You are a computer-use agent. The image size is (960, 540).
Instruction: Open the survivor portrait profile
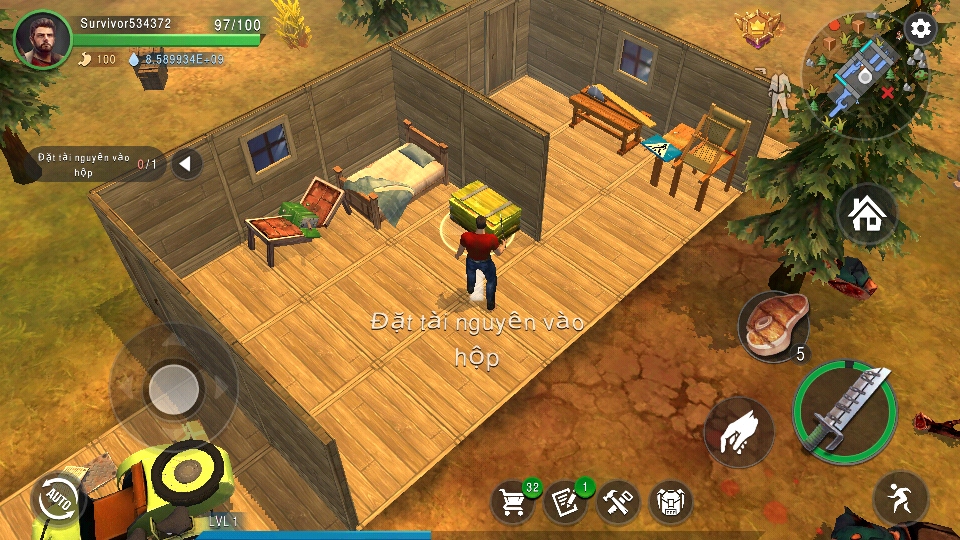(43, 40)
